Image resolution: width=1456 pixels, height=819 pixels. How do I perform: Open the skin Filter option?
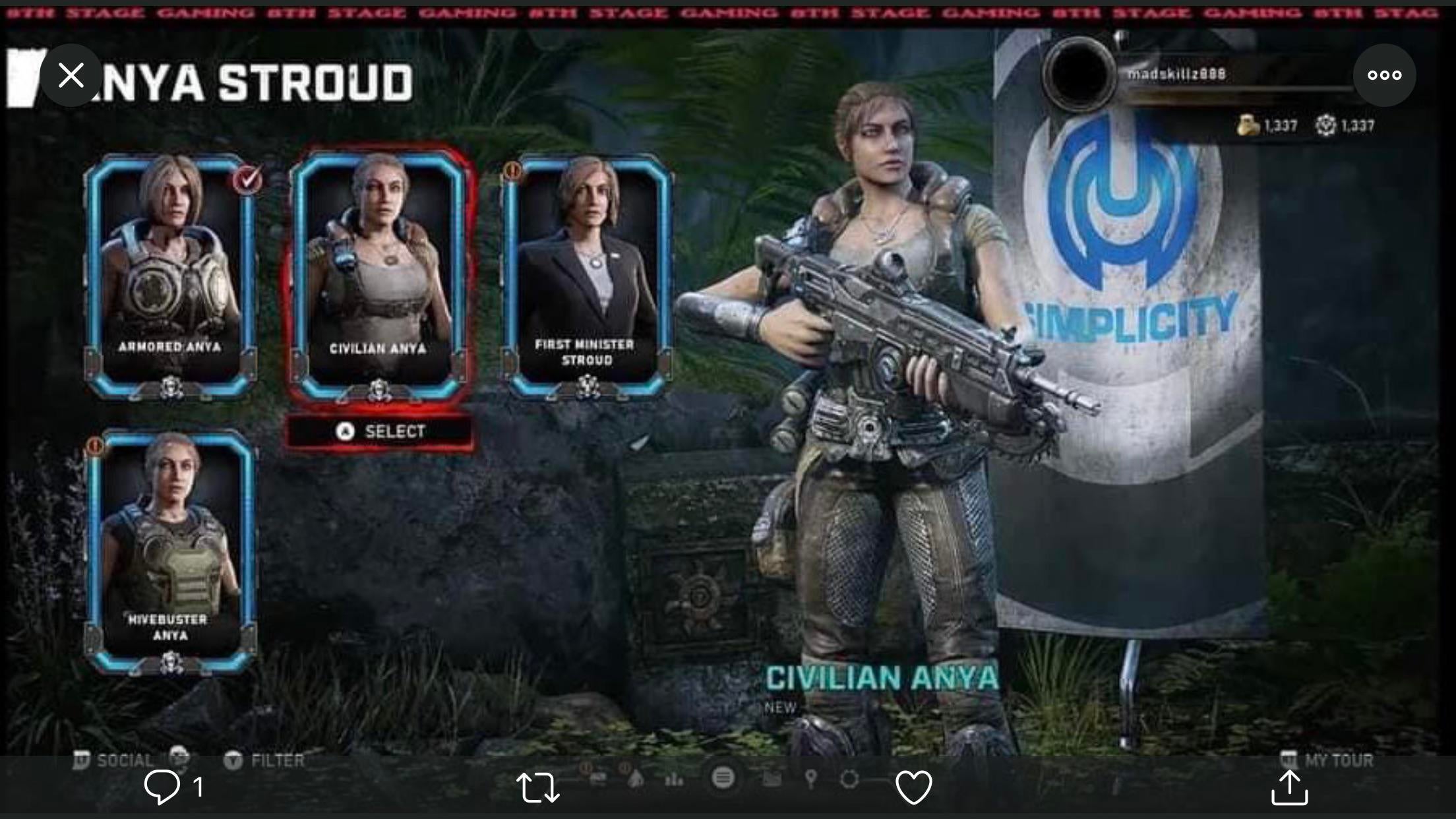(x=265, y=760)
